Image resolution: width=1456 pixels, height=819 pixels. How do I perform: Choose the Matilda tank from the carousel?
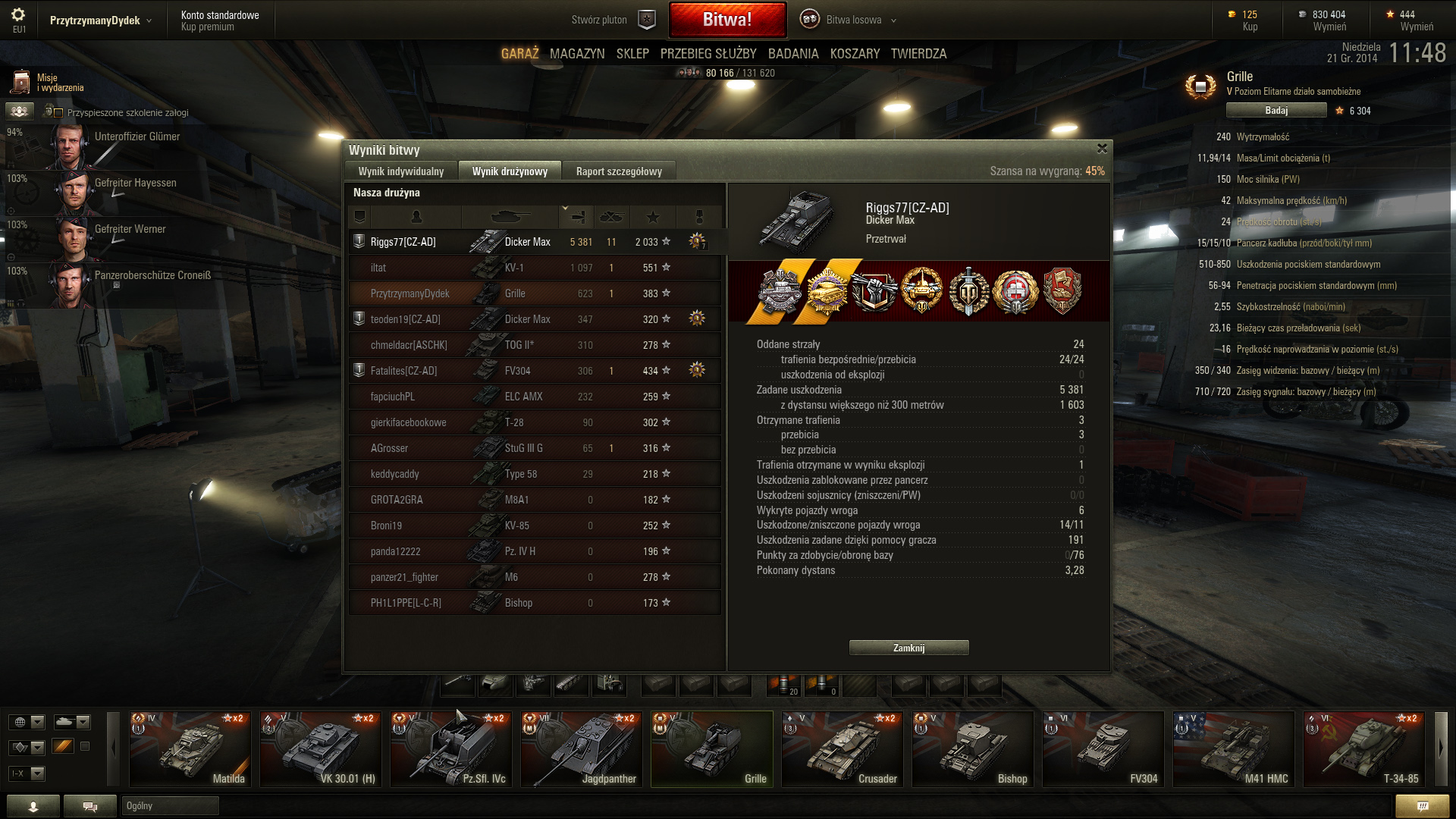click(x=190, y=748)
